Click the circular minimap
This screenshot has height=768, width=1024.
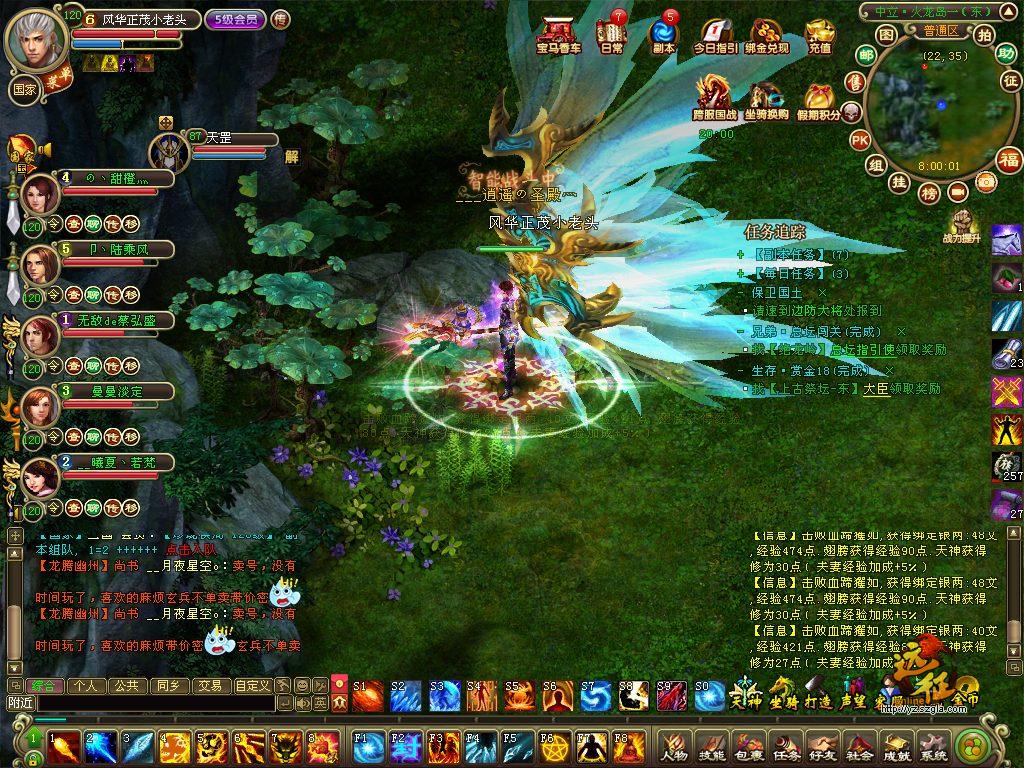coord(930,108)
